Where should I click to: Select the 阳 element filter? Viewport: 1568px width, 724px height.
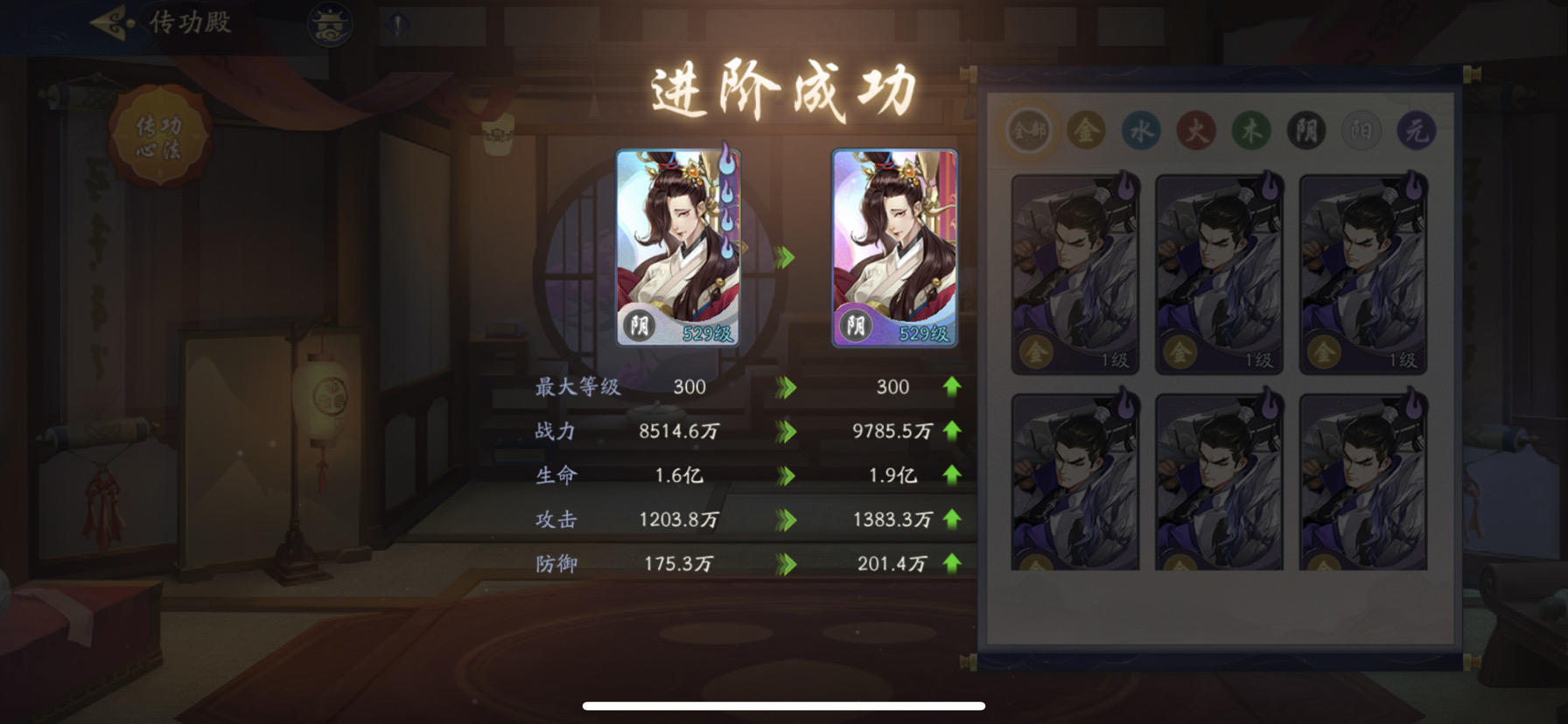tap(1361, 129)
